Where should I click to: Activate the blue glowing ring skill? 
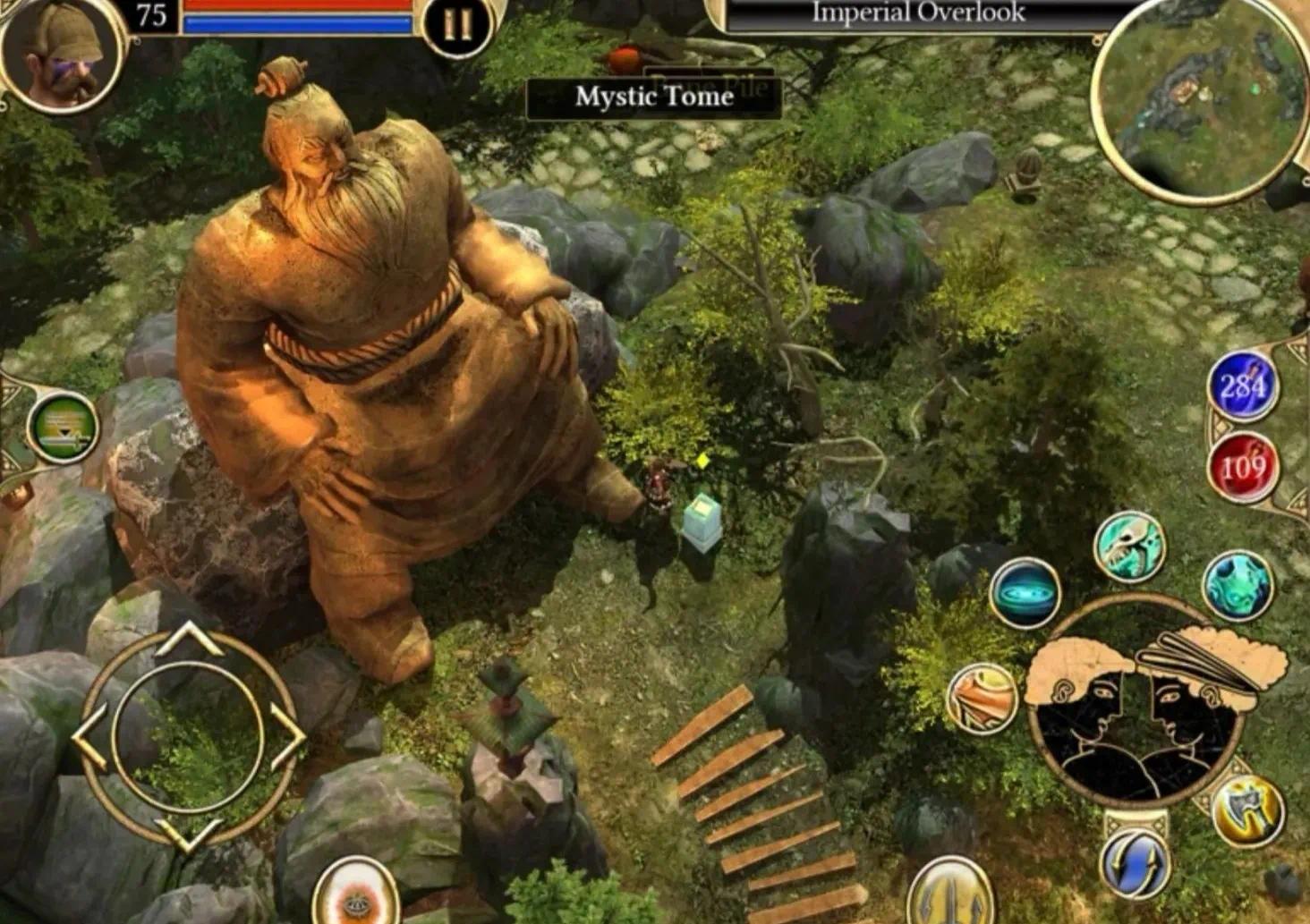[1025, 592]
